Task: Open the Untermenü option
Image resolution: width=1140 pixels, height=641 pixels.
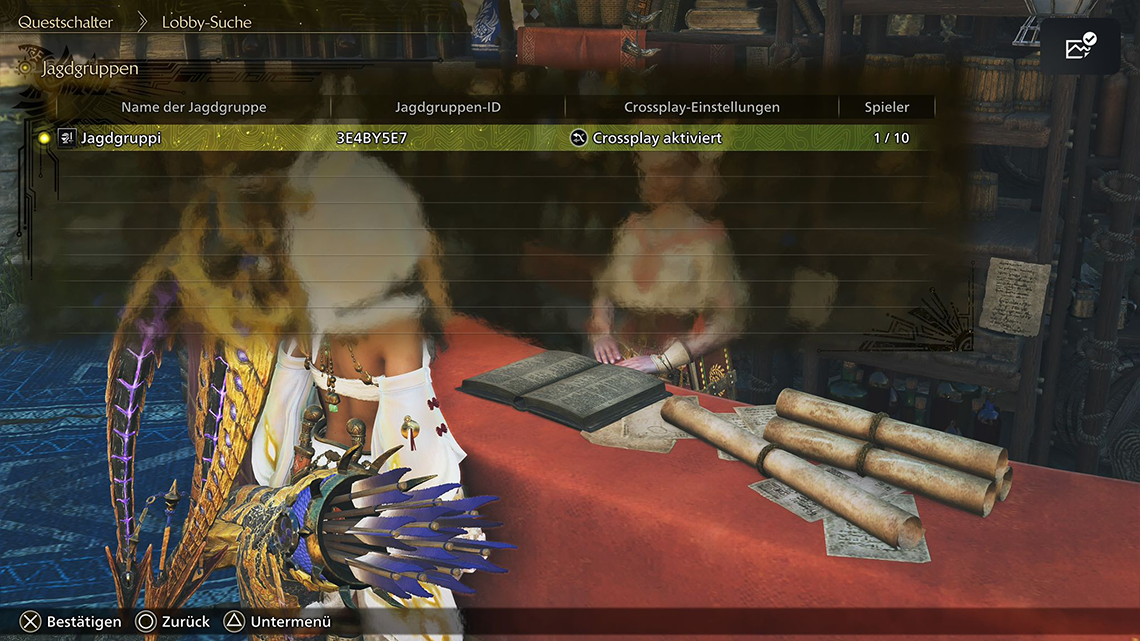Action: (x=277, y=622)
